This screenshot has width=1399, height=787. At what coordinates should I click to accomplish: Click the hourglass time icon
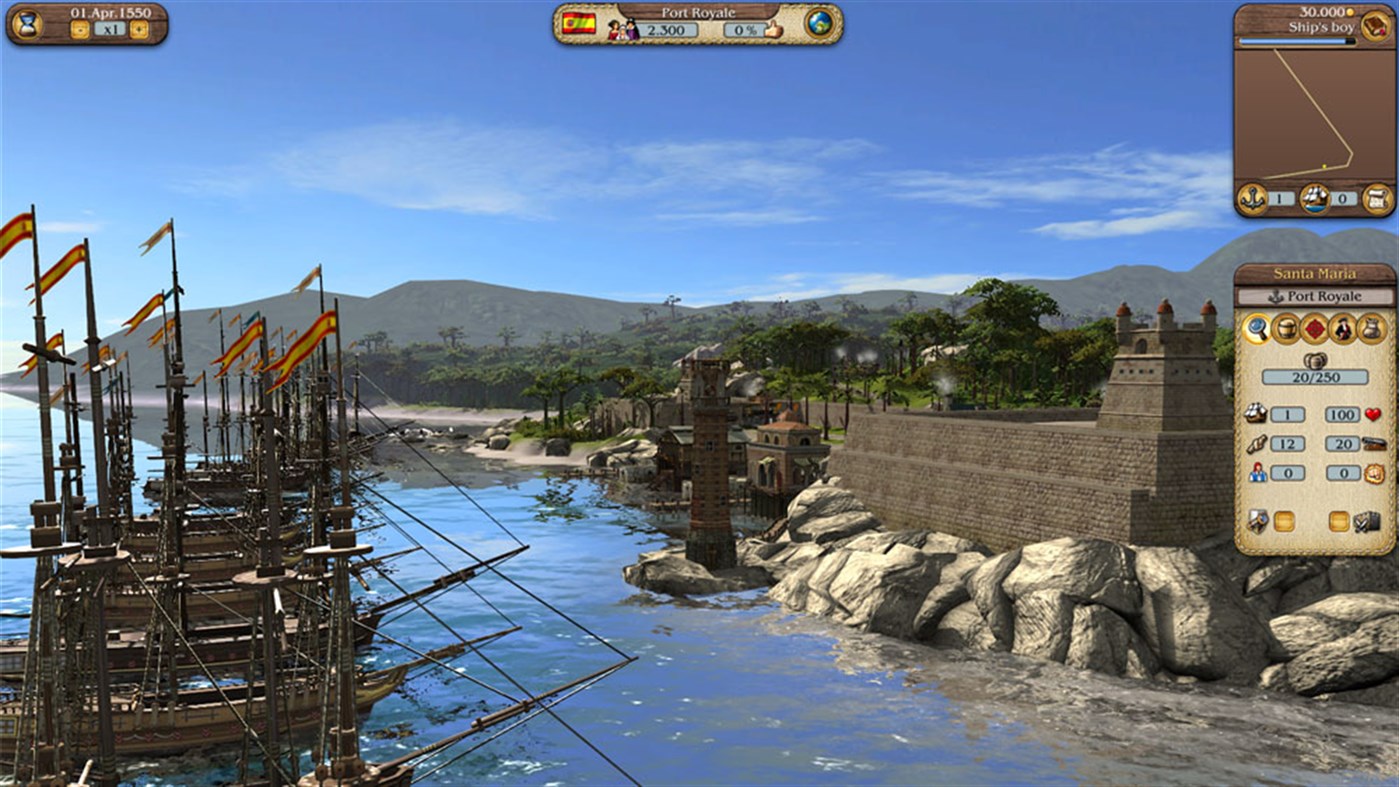[x=27, y=24]
